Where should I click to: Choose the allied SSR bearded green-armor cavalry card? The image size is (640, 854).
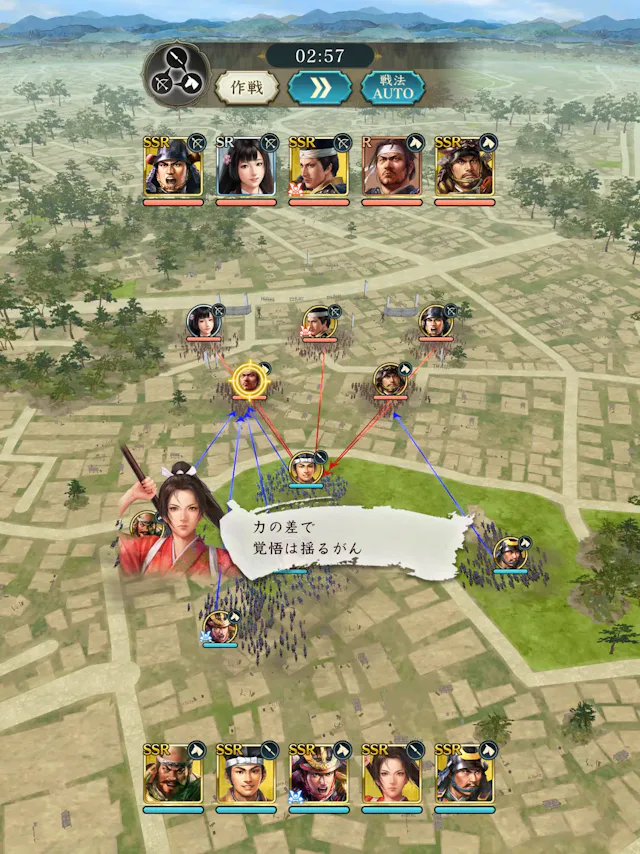173,774
